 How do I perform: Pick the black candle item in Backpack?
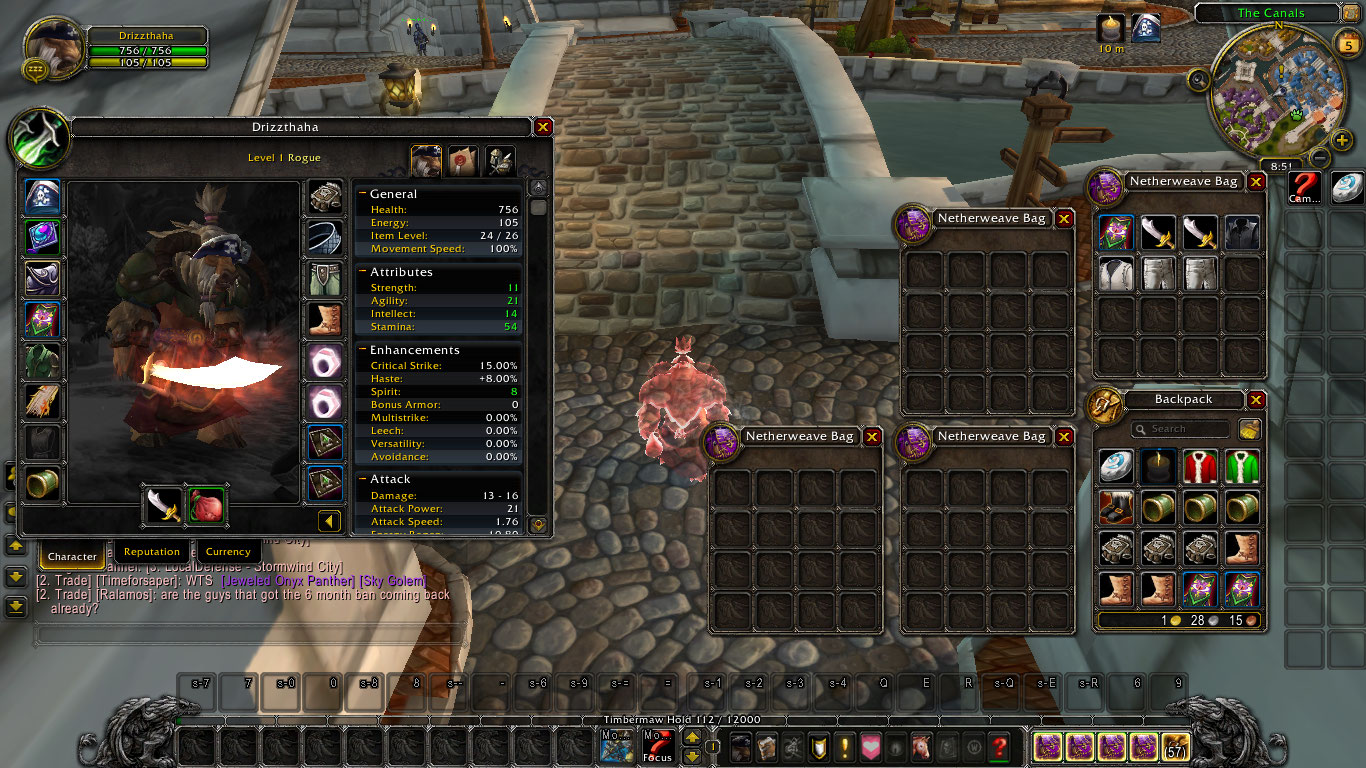coord(1158,467)
